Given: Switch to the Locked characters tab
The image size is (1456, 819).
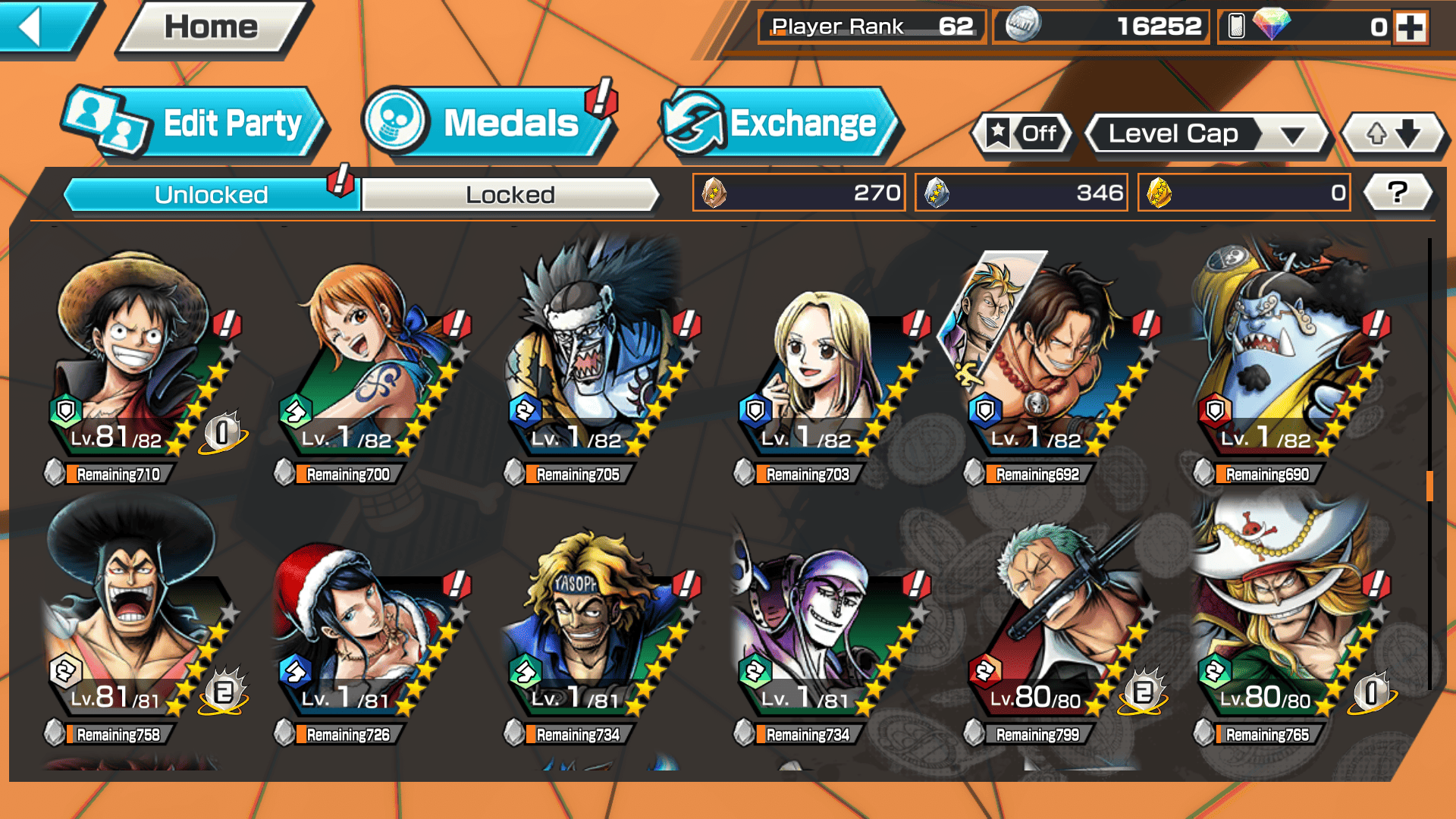Looking at the screenshot, I should (x=510, y=195).
